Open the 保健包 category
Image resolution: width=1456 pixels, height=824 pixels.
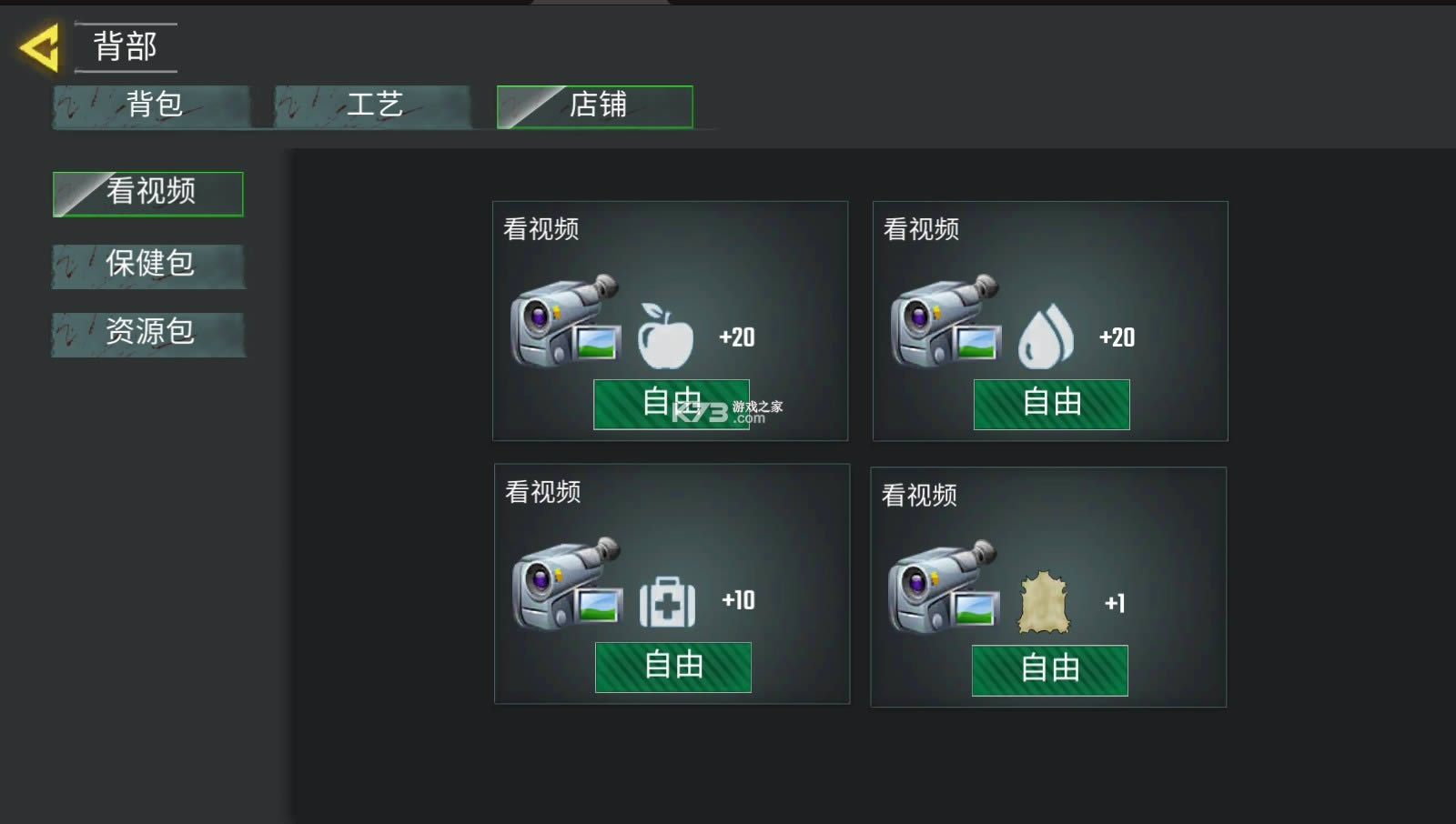click(x=147, y=266)
